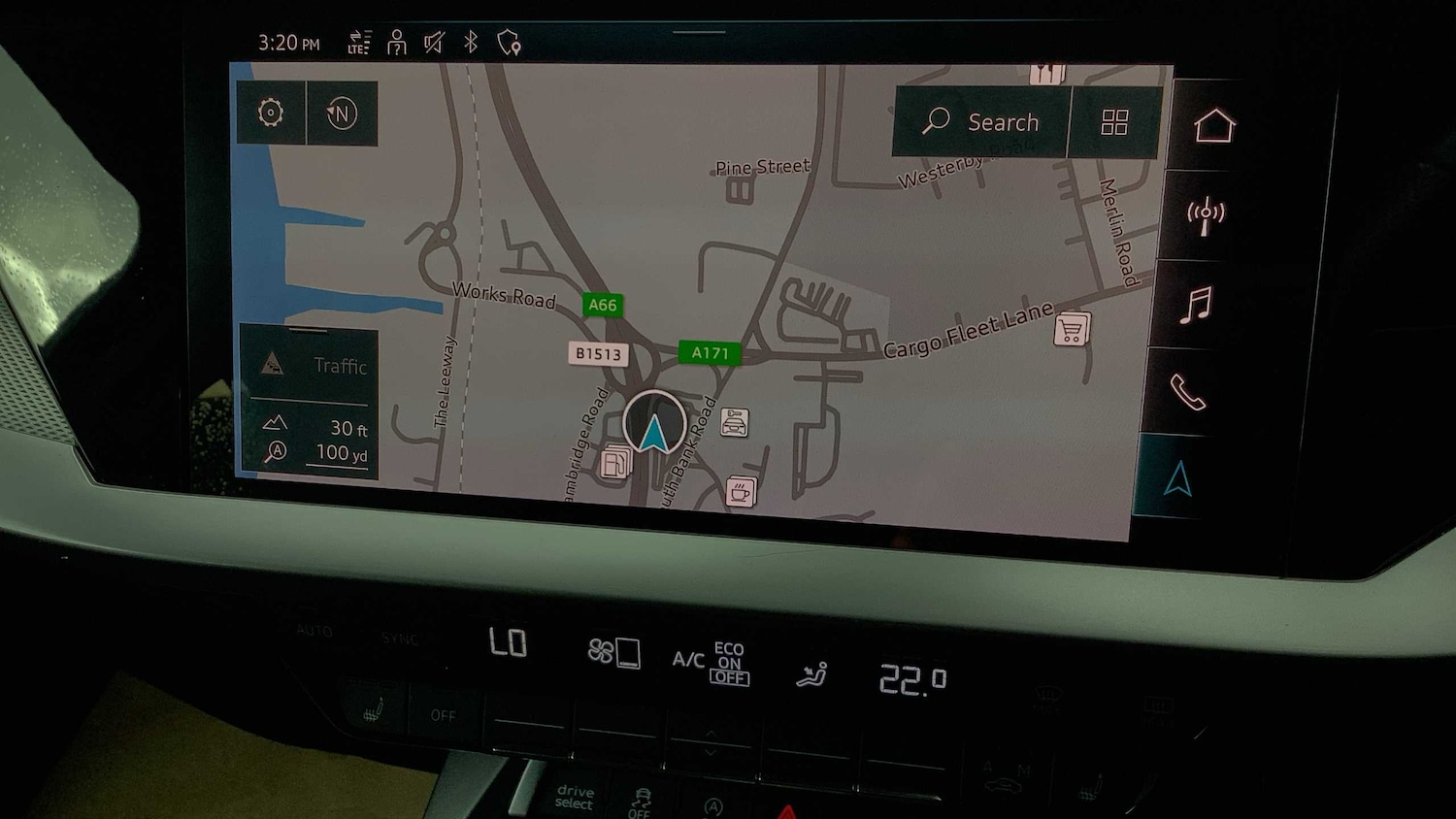The image size is (1456, 819).
Task: Select the shopping cart map marker
Action: pyautogui.click(x=1072, y=330)
